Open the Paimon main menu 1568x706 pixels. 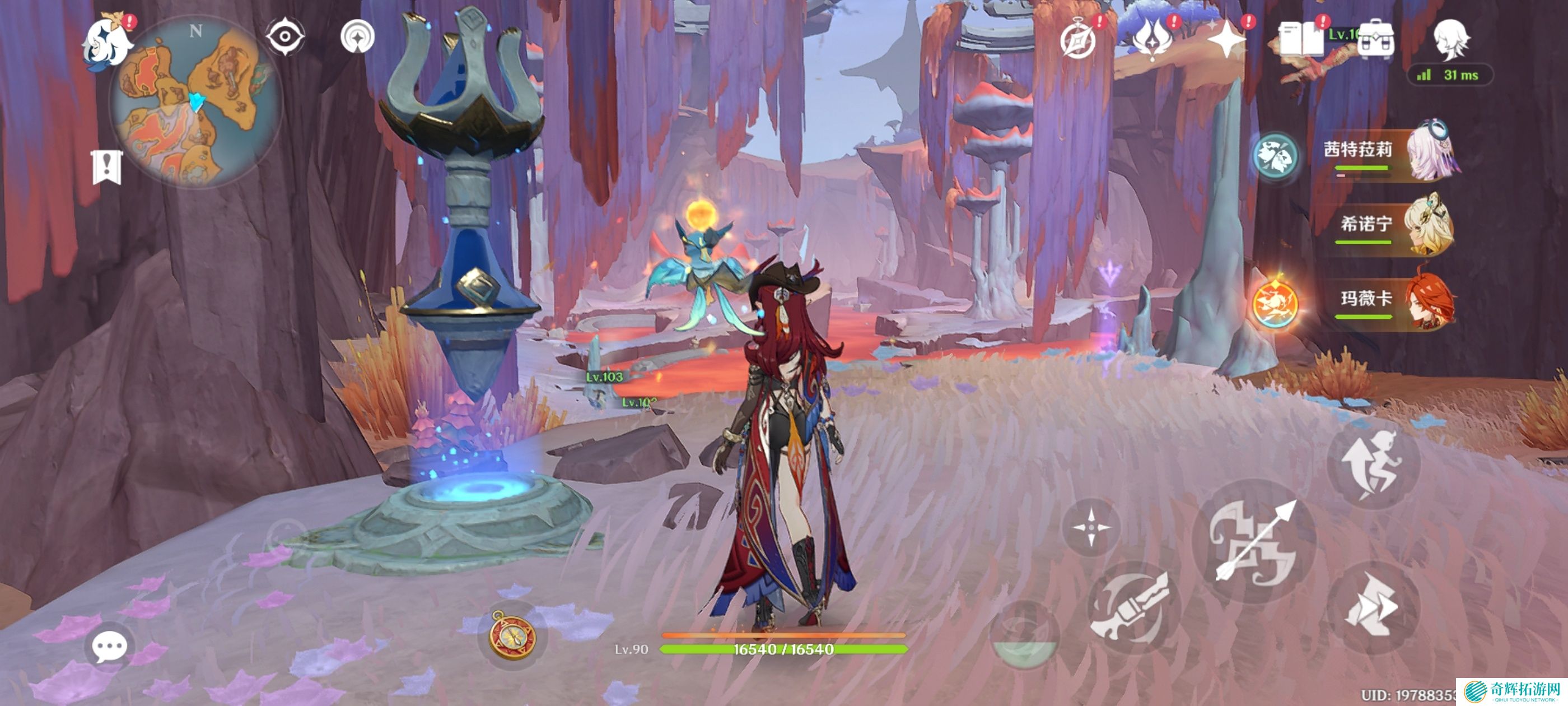coord(108,44)
